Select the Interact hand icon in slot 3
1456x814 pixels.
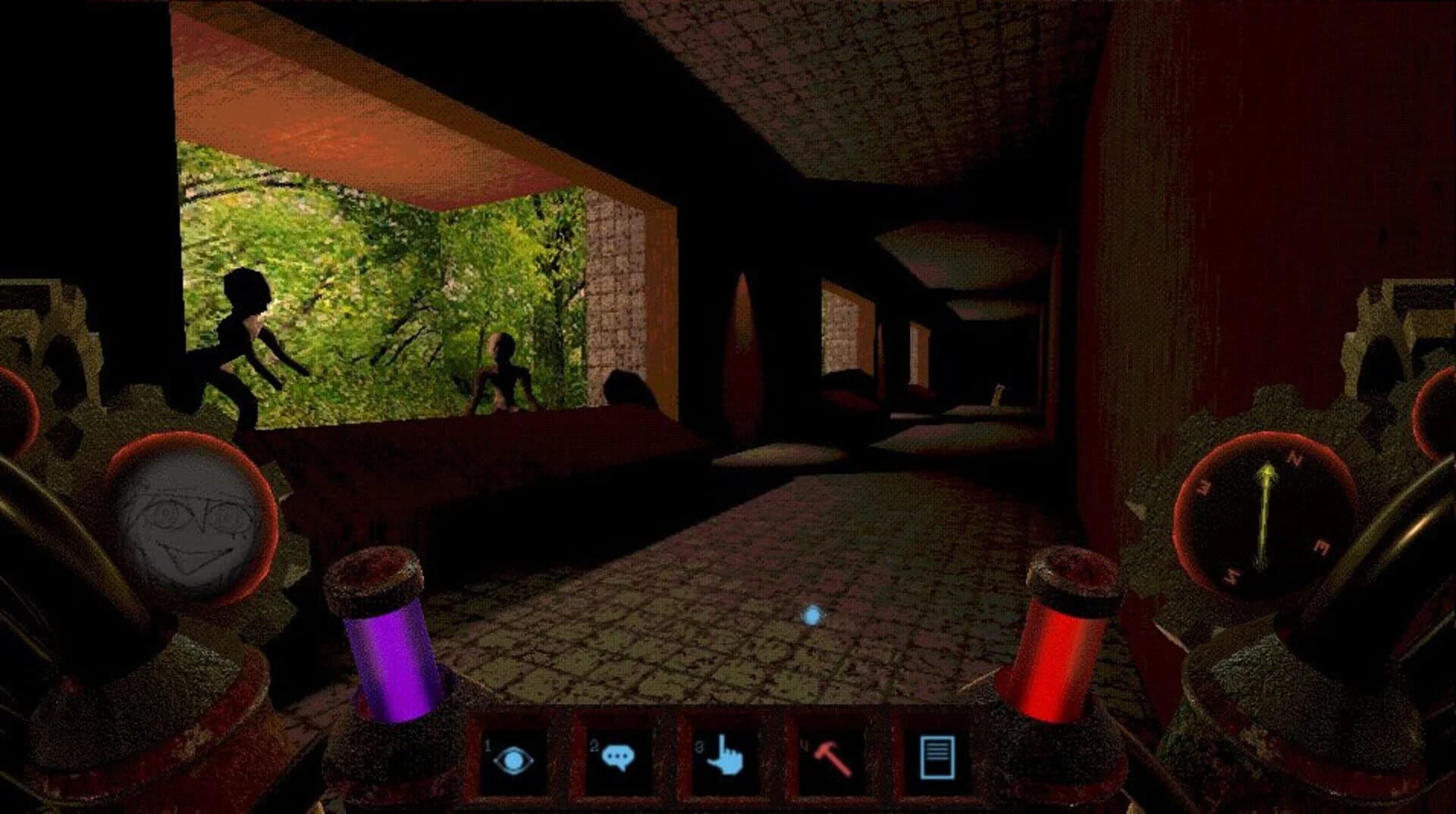click(x=724, y=754)
